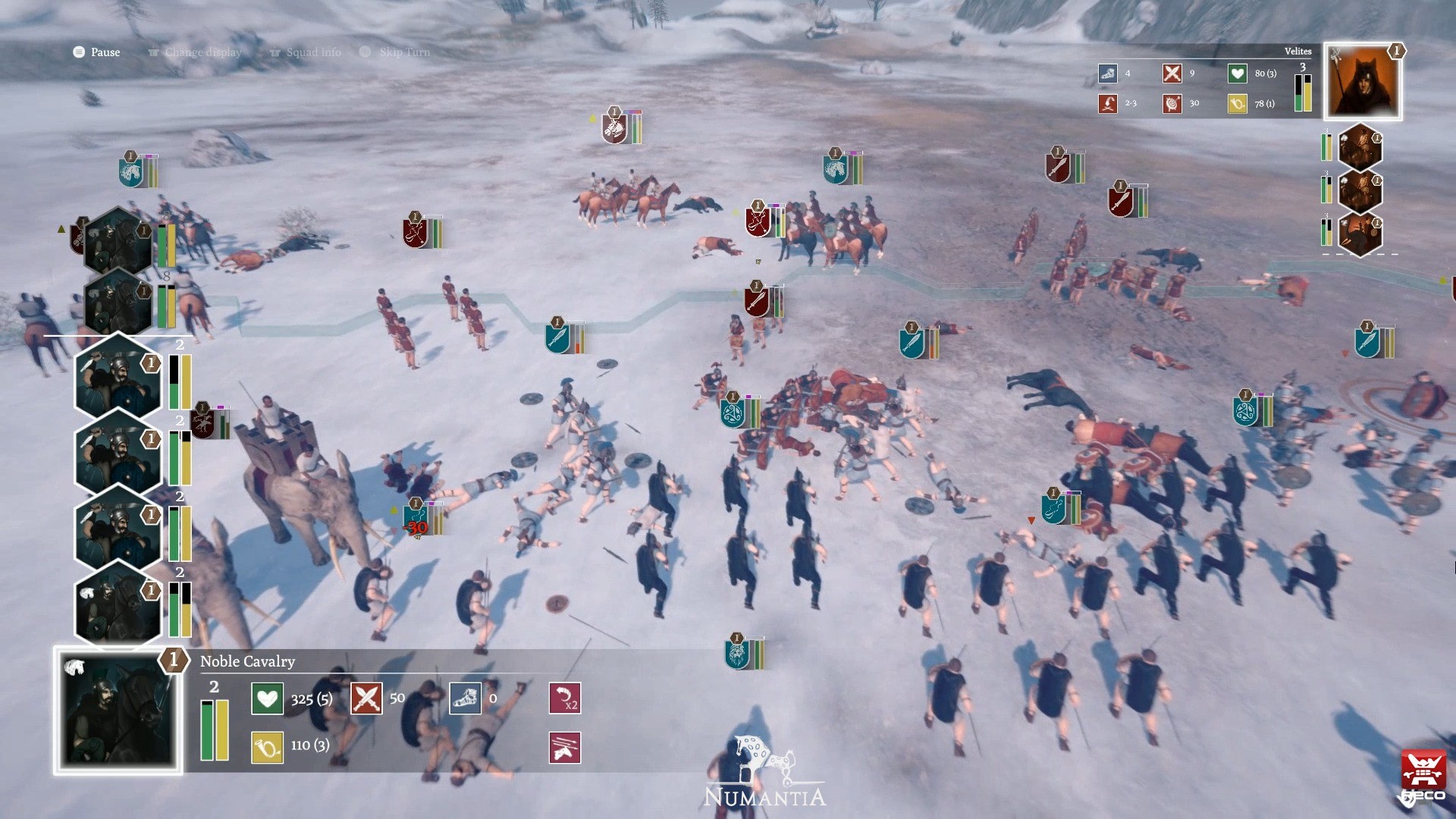
Task: Click the horn icon showing 78 in Velites stats
Action: click(x=1237, y=104)
